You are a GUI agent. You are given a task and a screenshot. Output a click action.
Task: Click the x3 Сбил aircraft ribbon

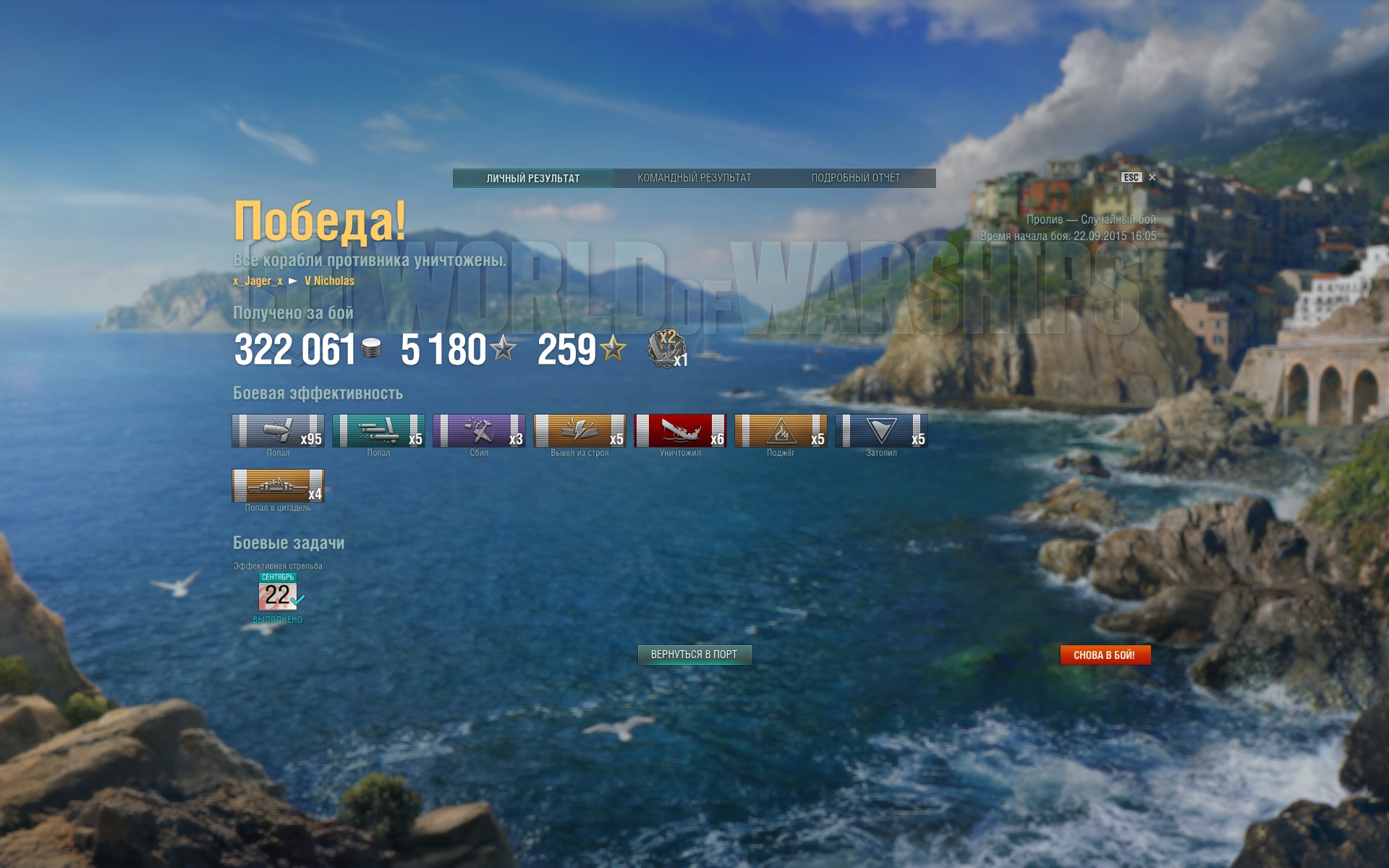click(x=479, y=430)
